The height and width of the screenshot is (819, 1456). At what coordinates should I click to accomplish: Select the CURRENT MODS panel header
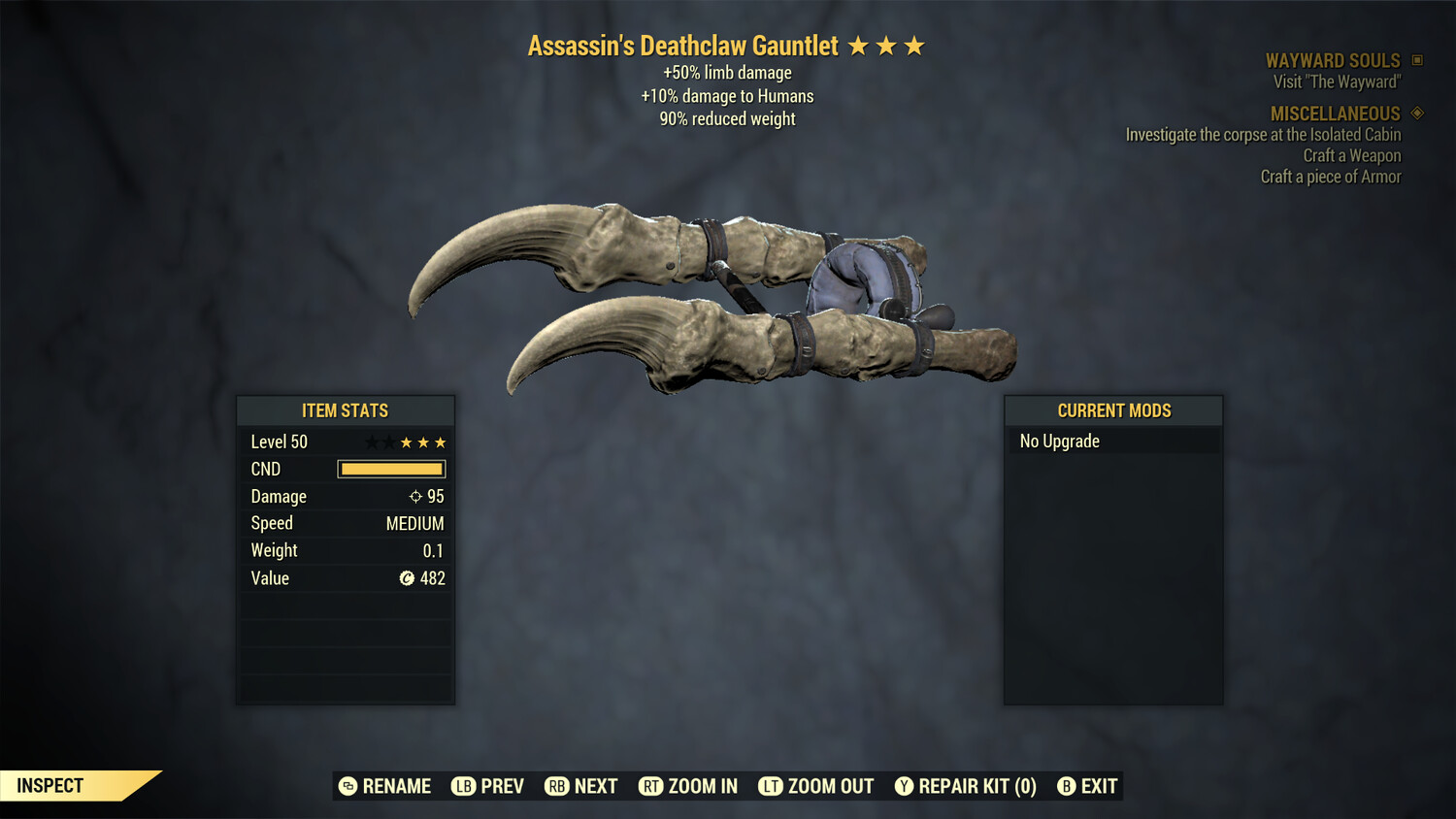pyautogui.click(x=1113, y=410)
